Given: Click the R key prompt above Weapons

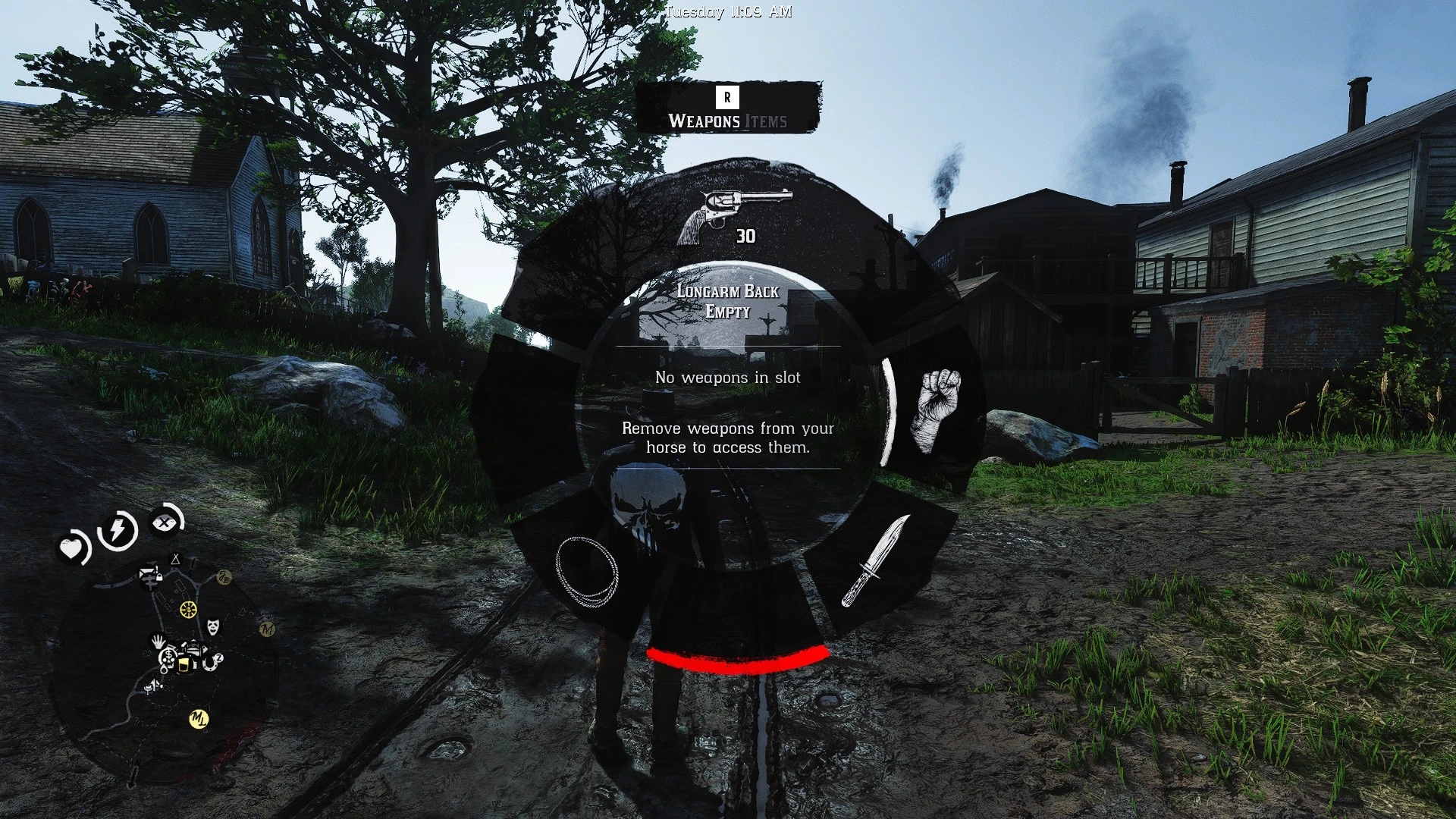Looking at the screenshot, I should point(727,96).
